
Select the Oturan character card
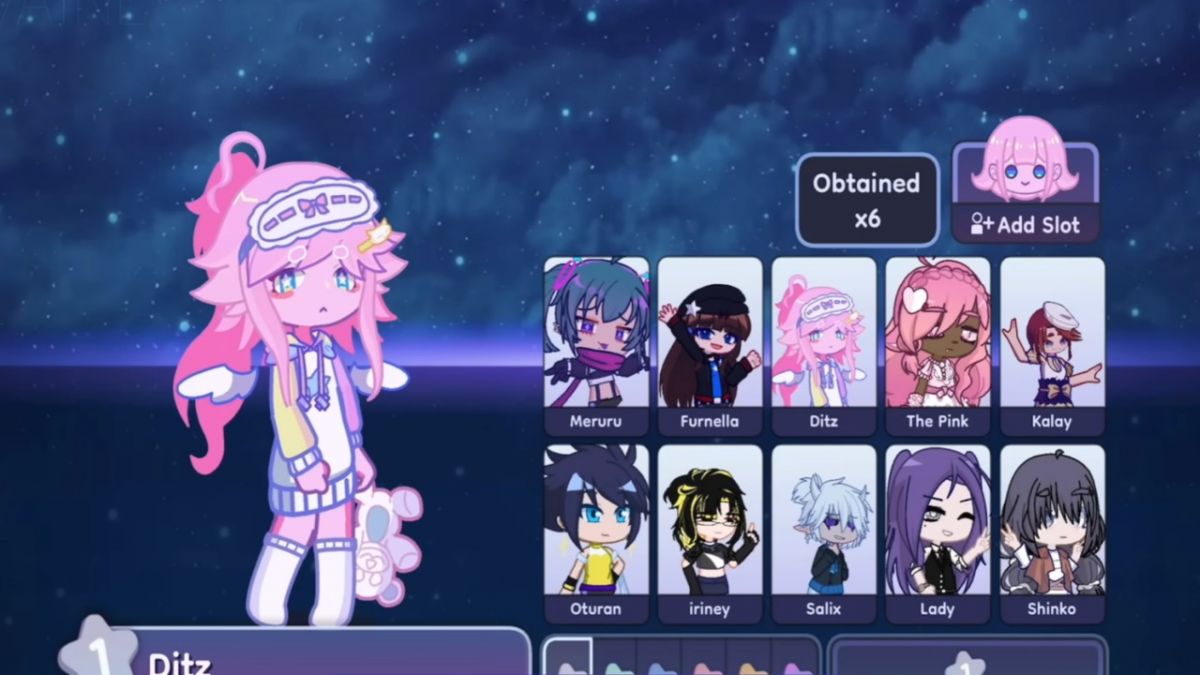click(x=596, y=533)
